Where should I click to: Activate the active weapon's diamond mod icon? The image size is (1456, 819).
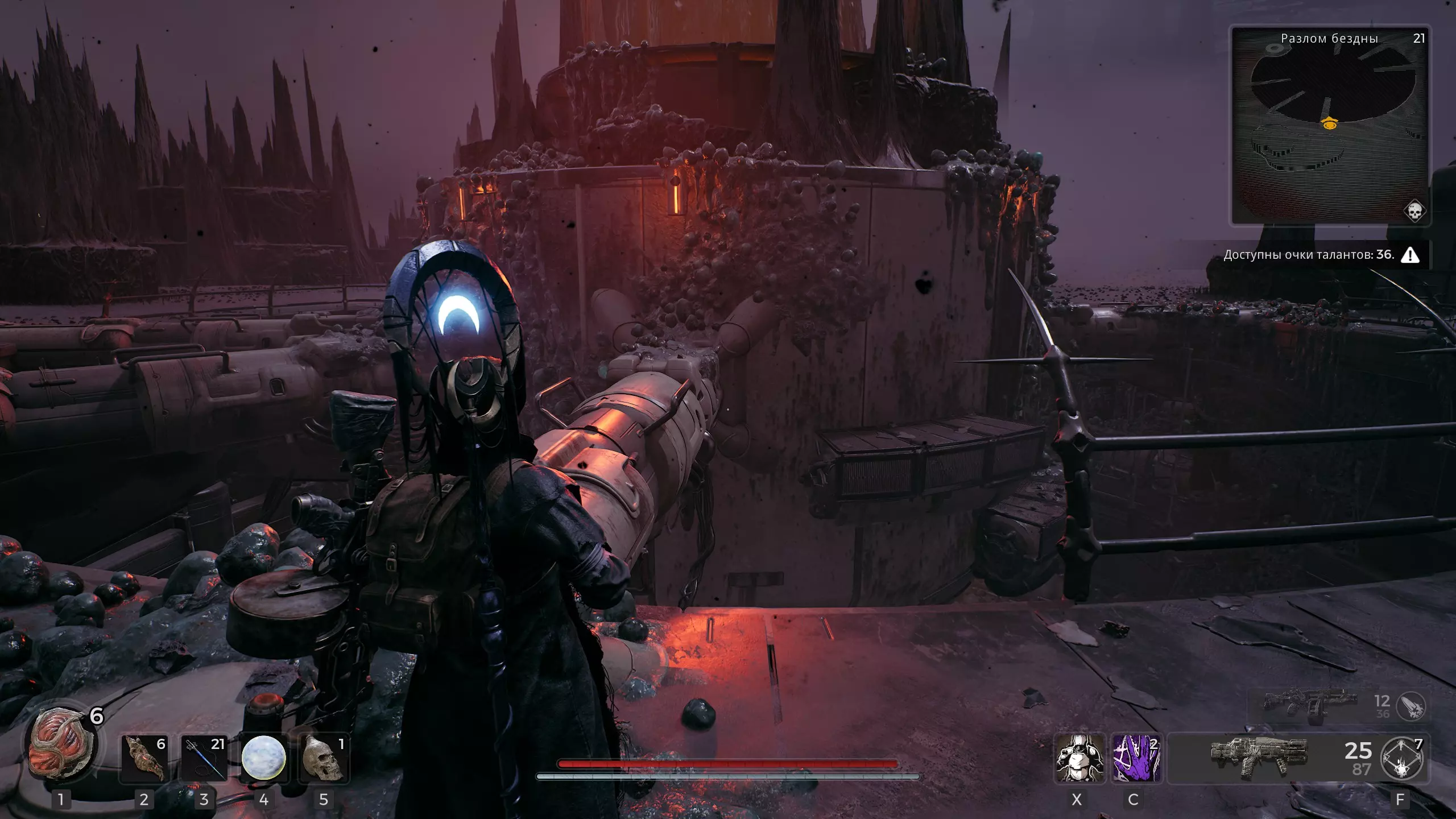click(x=1401, y=759)
